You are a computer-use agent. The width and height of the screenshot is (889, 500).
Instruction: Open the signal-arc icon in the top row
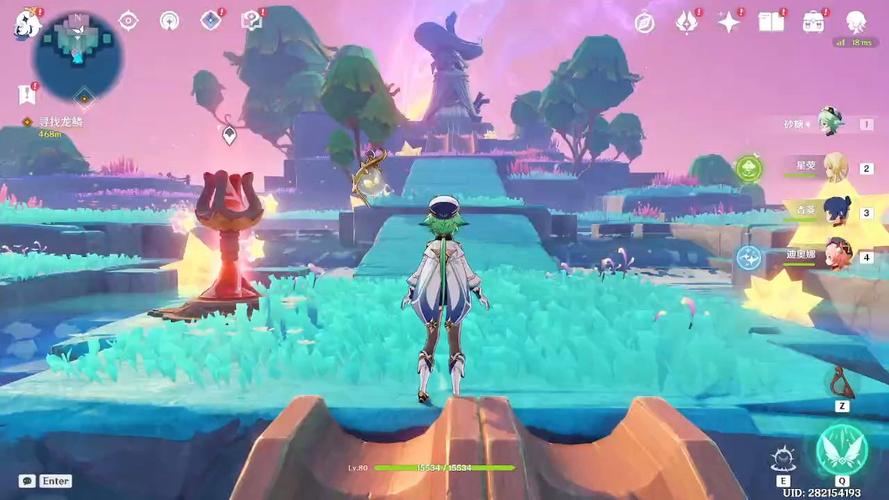(169, 20)
